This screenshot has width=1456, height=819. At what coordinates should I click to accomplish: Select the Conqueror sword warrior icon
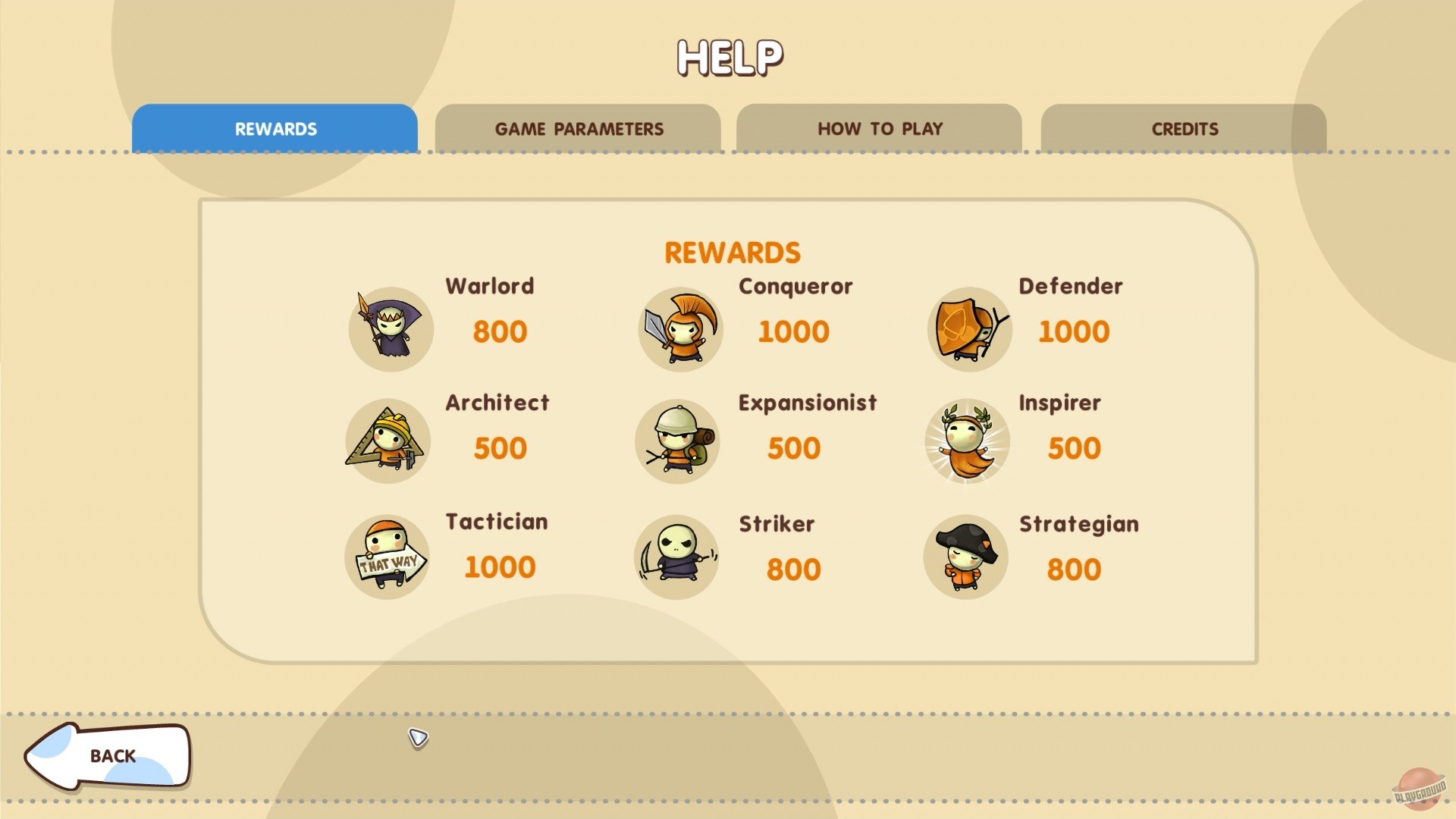pyautogui.click(x=679, y=329)
